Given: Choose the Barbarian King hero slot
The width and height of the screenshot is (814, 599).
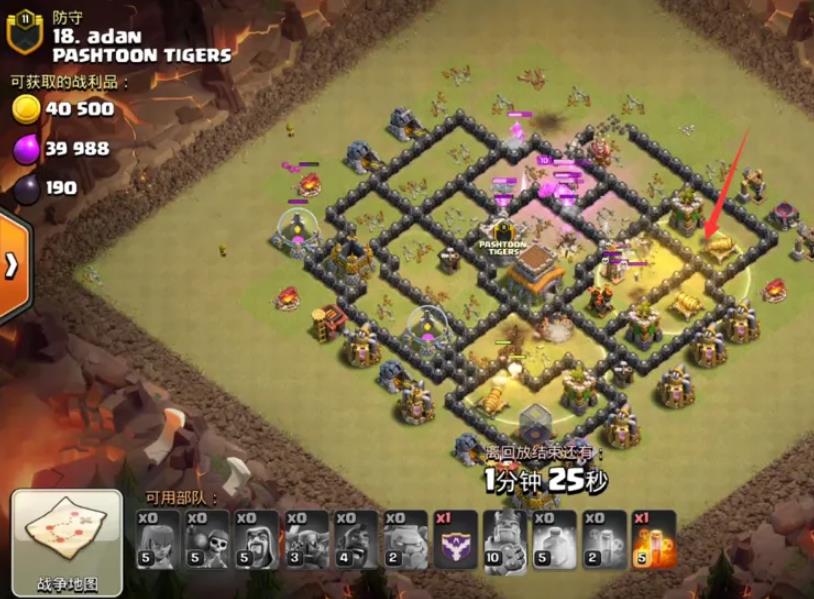Looking at the screenshot, I should click(505, 541).
